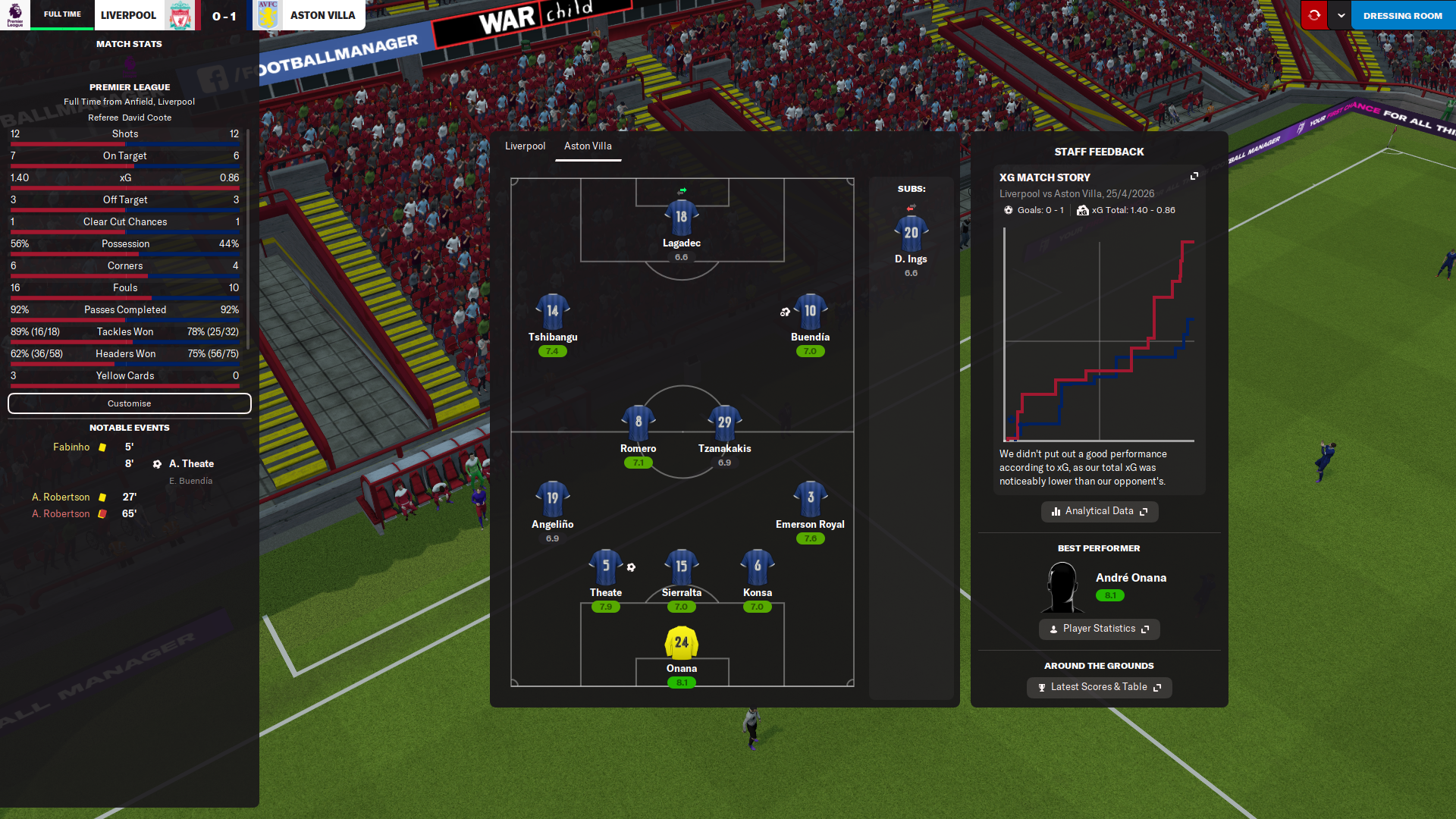Show Latest Scores & Table

pyautogui.click(x=1099, y=687)
